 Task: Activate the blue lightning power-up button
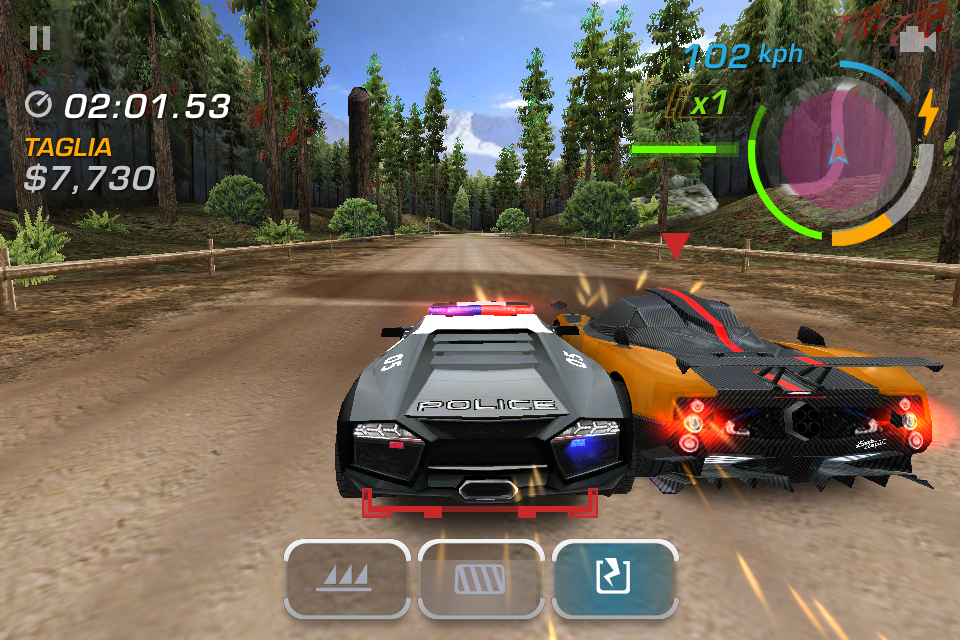pyautogui.click(x=615, y=579)
